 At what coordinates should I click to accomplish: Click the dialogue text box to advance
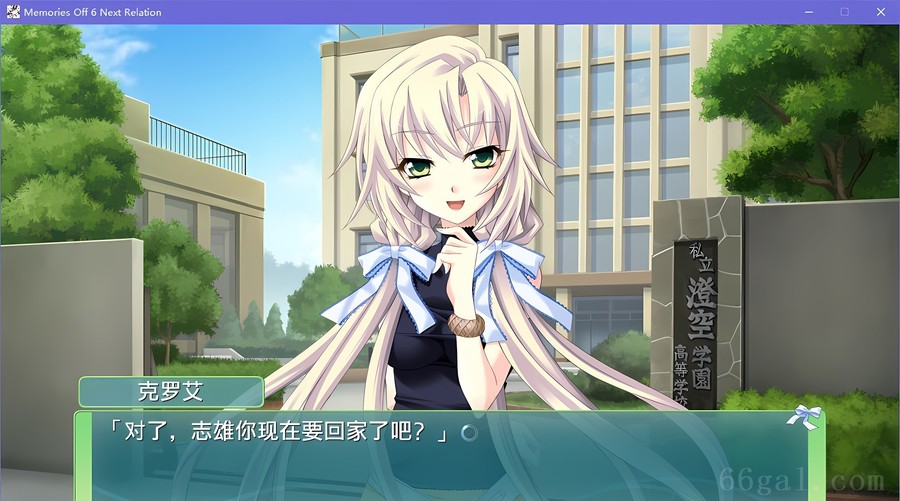(450, 455)
